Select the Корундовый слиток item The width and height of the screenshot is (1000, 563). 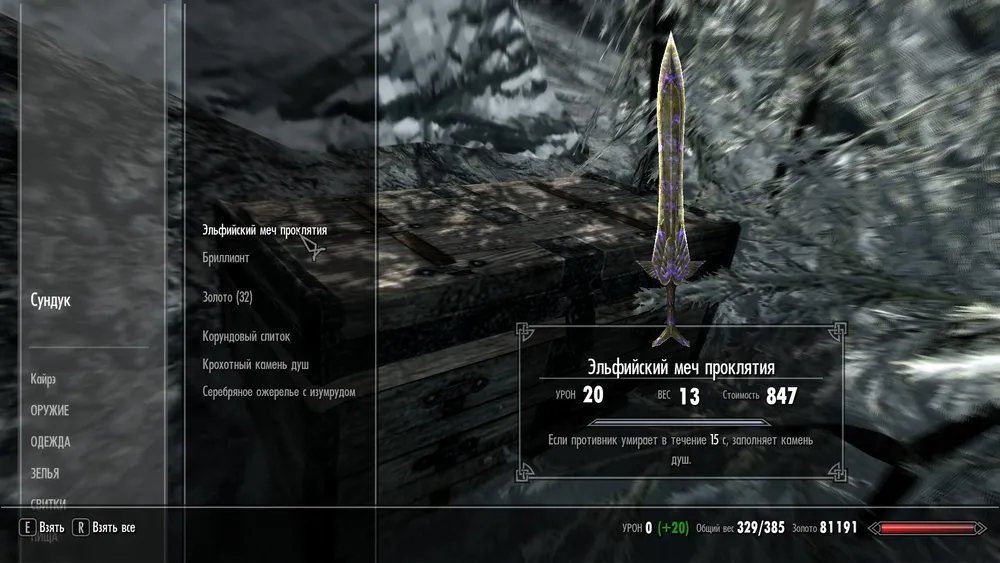(x=246, y=337)
